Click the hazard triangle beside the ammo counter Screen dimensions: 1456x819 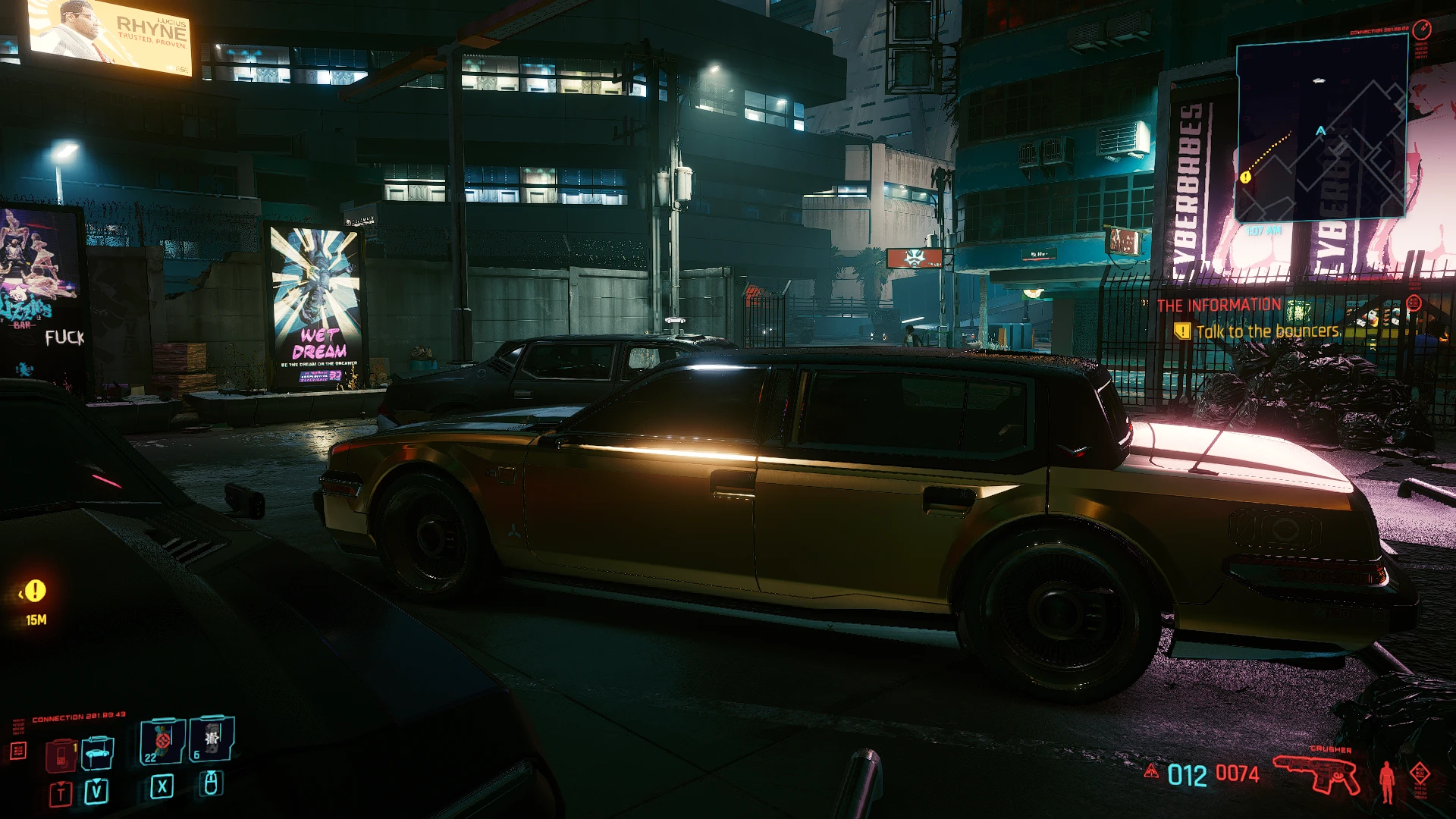tap(1151, 772)
